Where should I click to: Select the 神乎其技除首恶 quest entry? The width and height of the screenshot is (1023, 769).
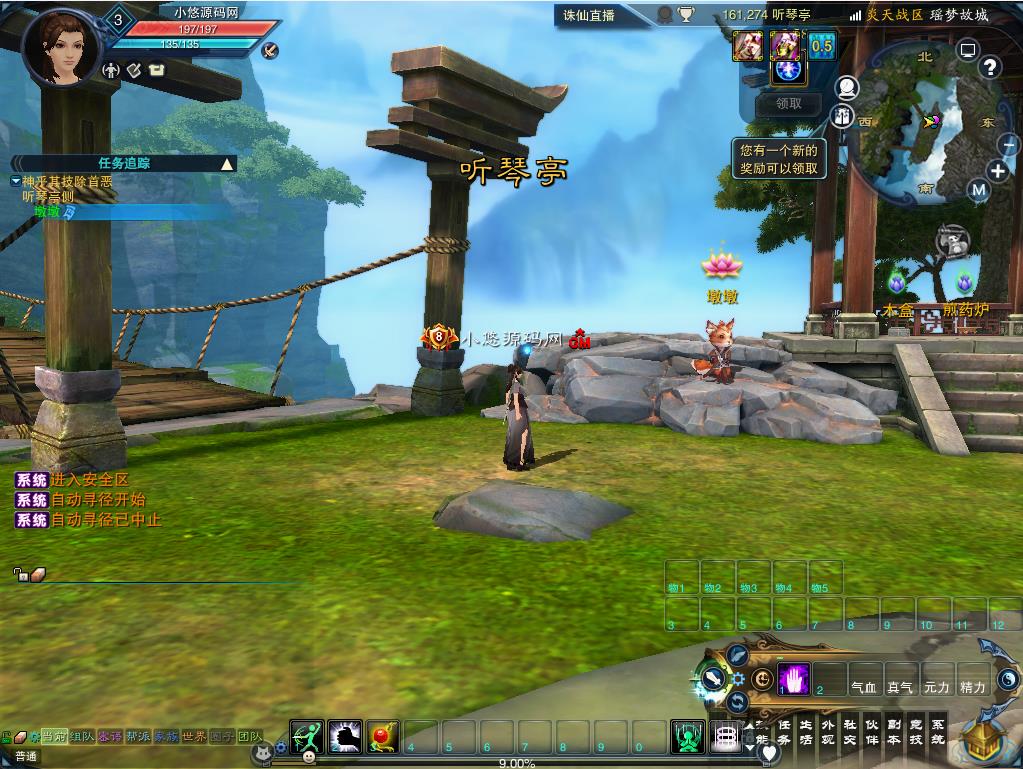click(x=67, y=182)
